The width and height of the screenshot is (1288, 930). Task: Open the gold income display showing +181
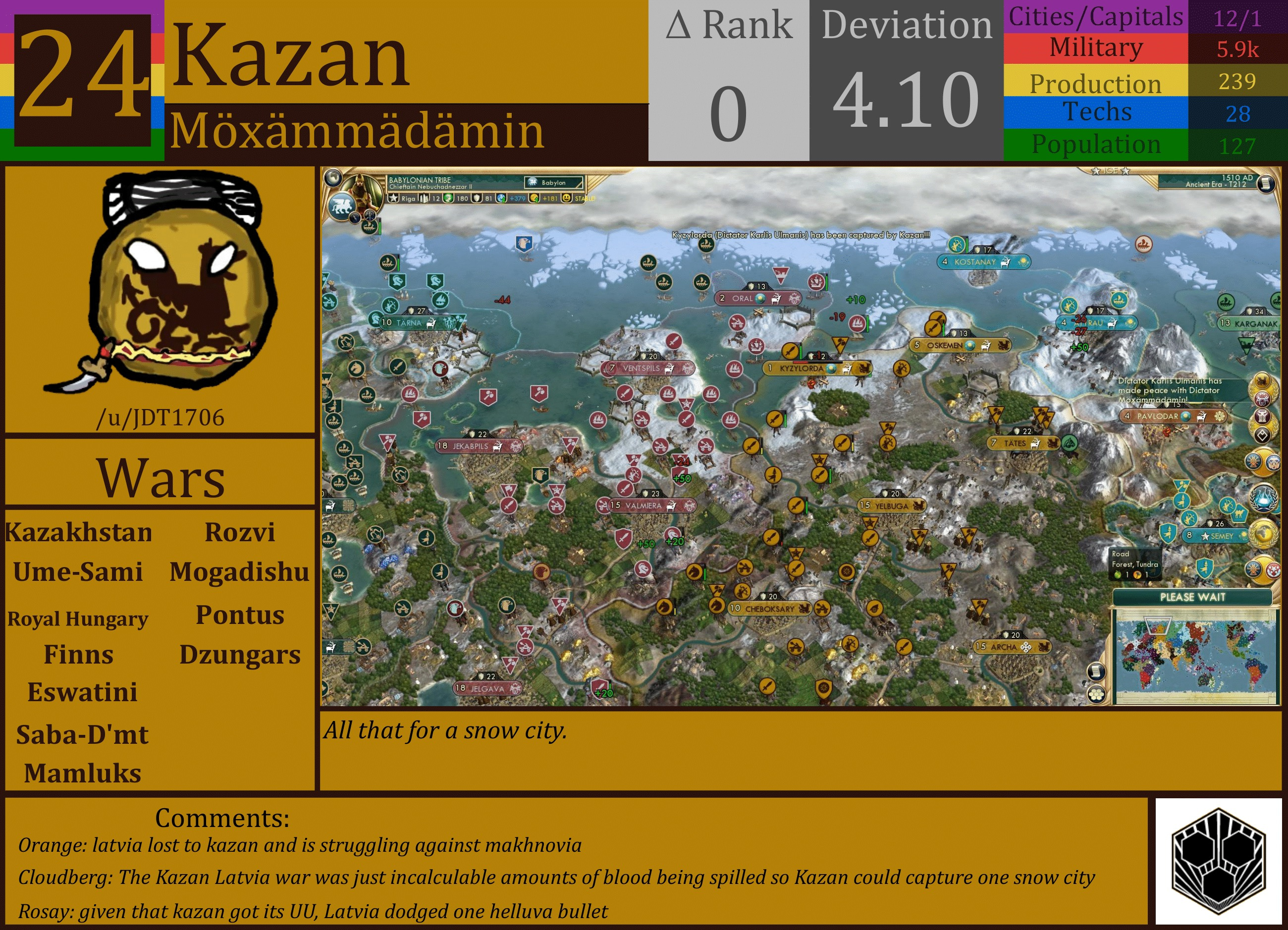[x=535, y=199]
